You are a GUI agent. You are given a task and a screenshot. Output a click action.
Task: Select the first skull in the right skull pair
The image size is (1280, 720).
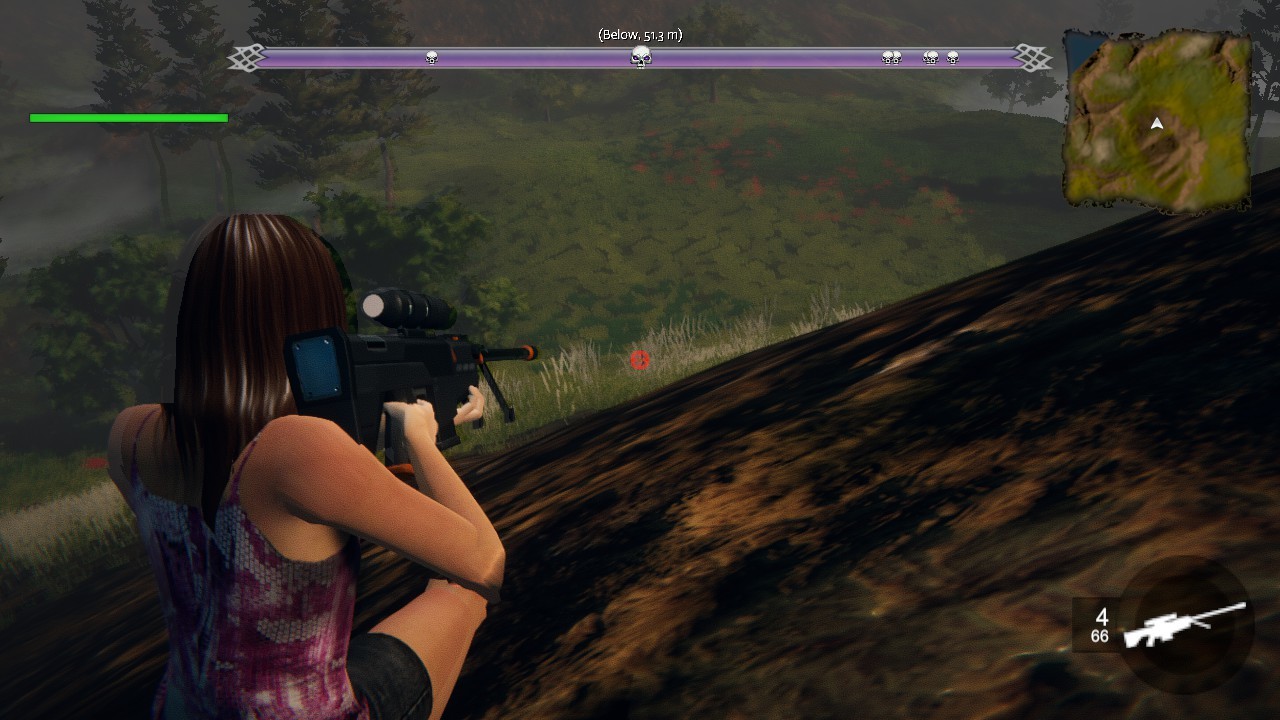pos(886,58)
